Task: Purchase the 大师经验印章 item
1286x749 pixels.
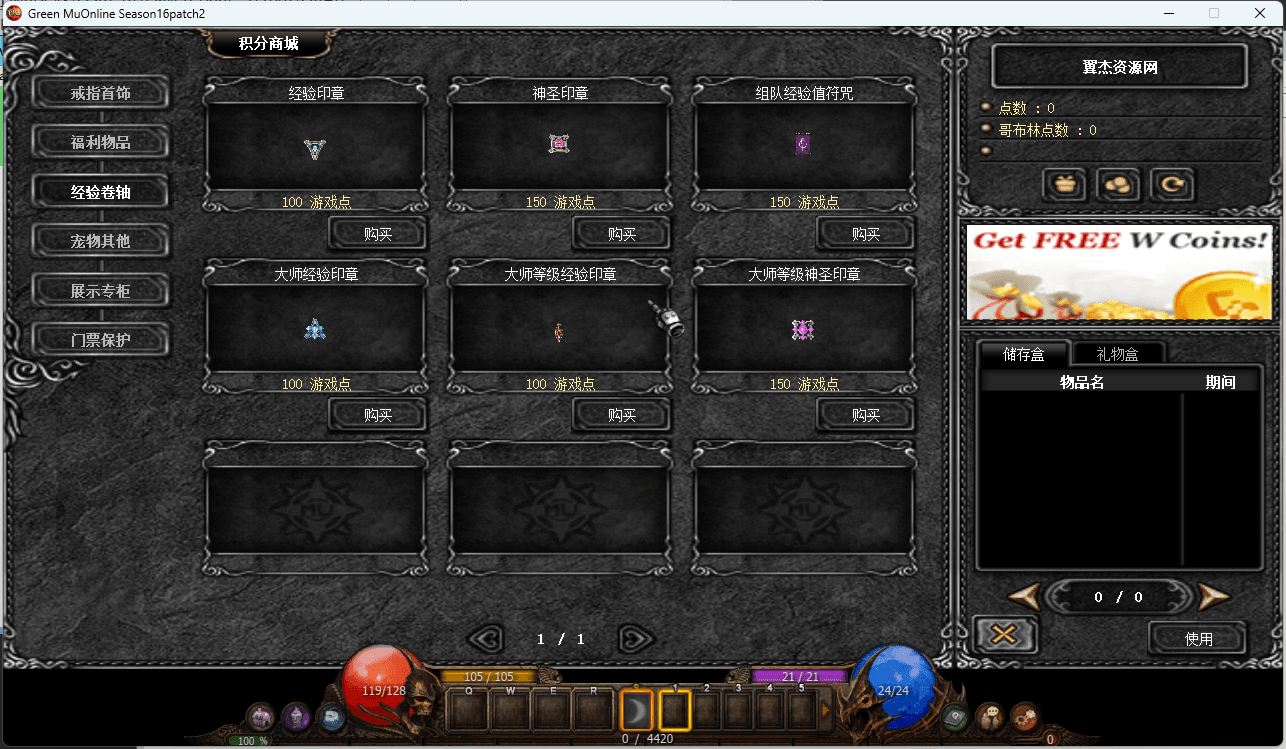Action: 378,415
